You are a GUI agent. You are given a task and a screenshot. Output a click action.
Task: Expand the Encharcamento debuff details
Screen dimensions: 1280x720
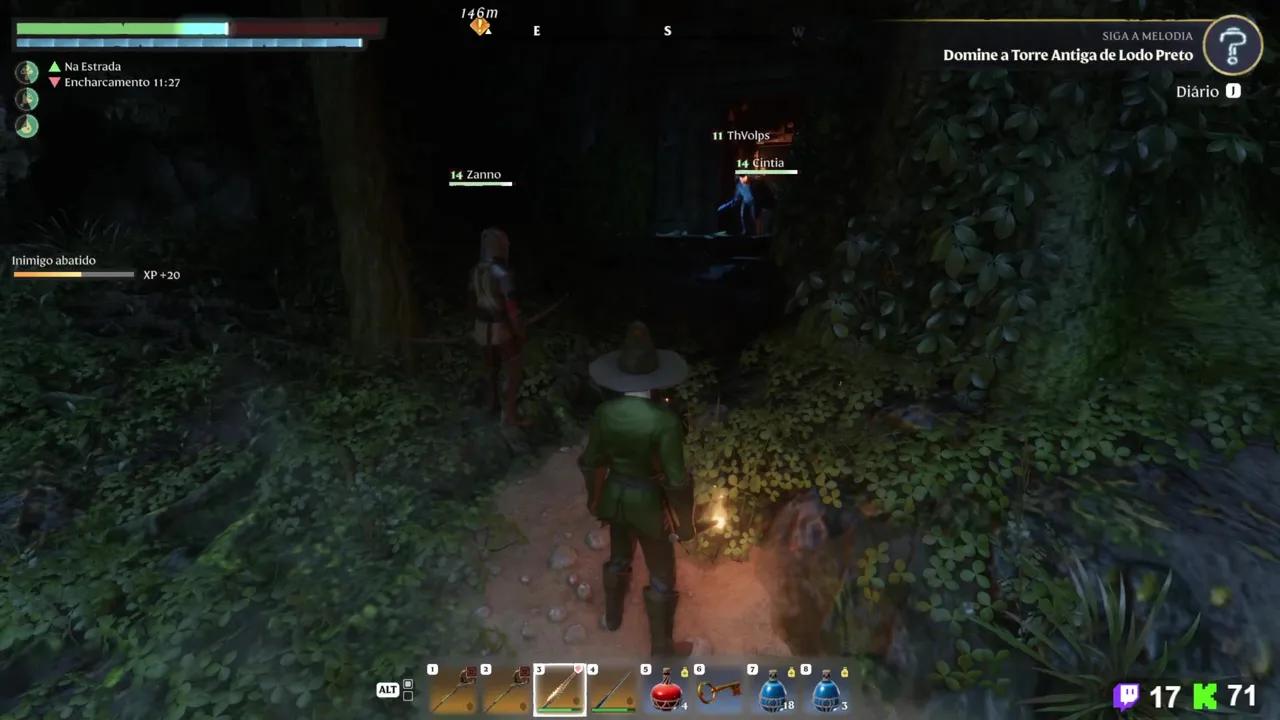tap(122, 82)
